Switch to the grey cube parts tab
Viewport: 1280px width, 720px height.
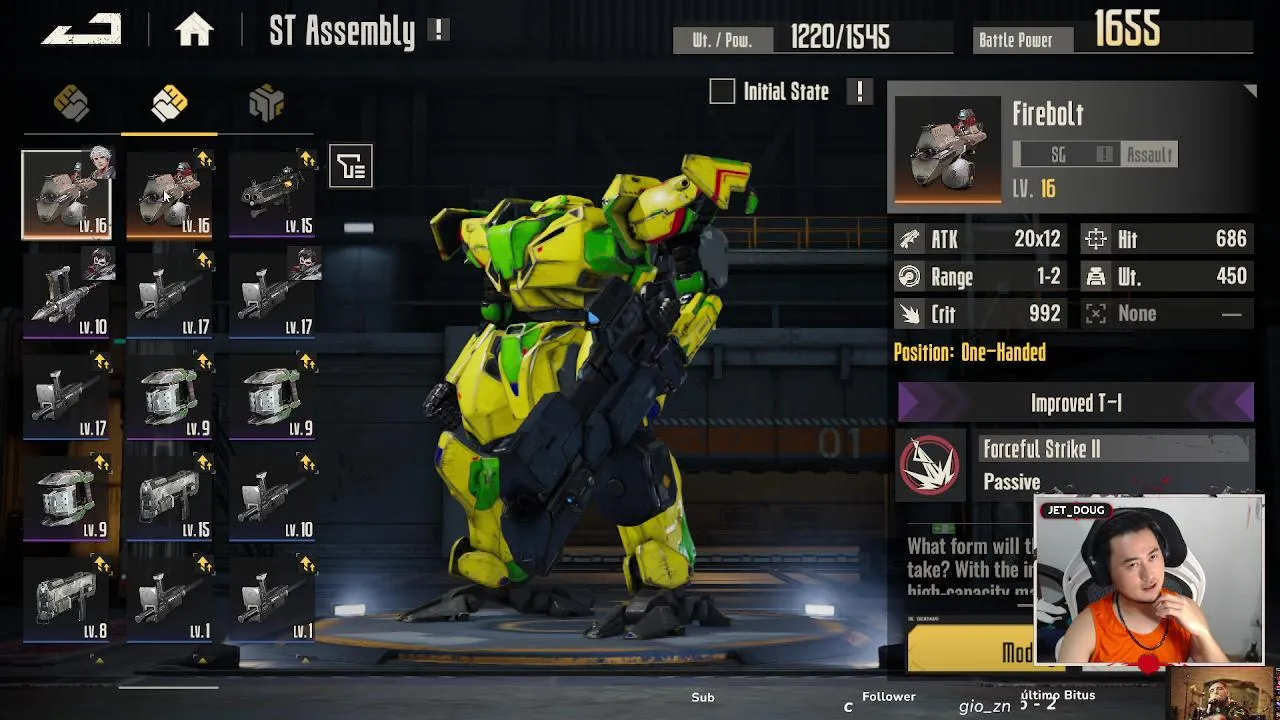pyautogui.click(x=266, y=103)
